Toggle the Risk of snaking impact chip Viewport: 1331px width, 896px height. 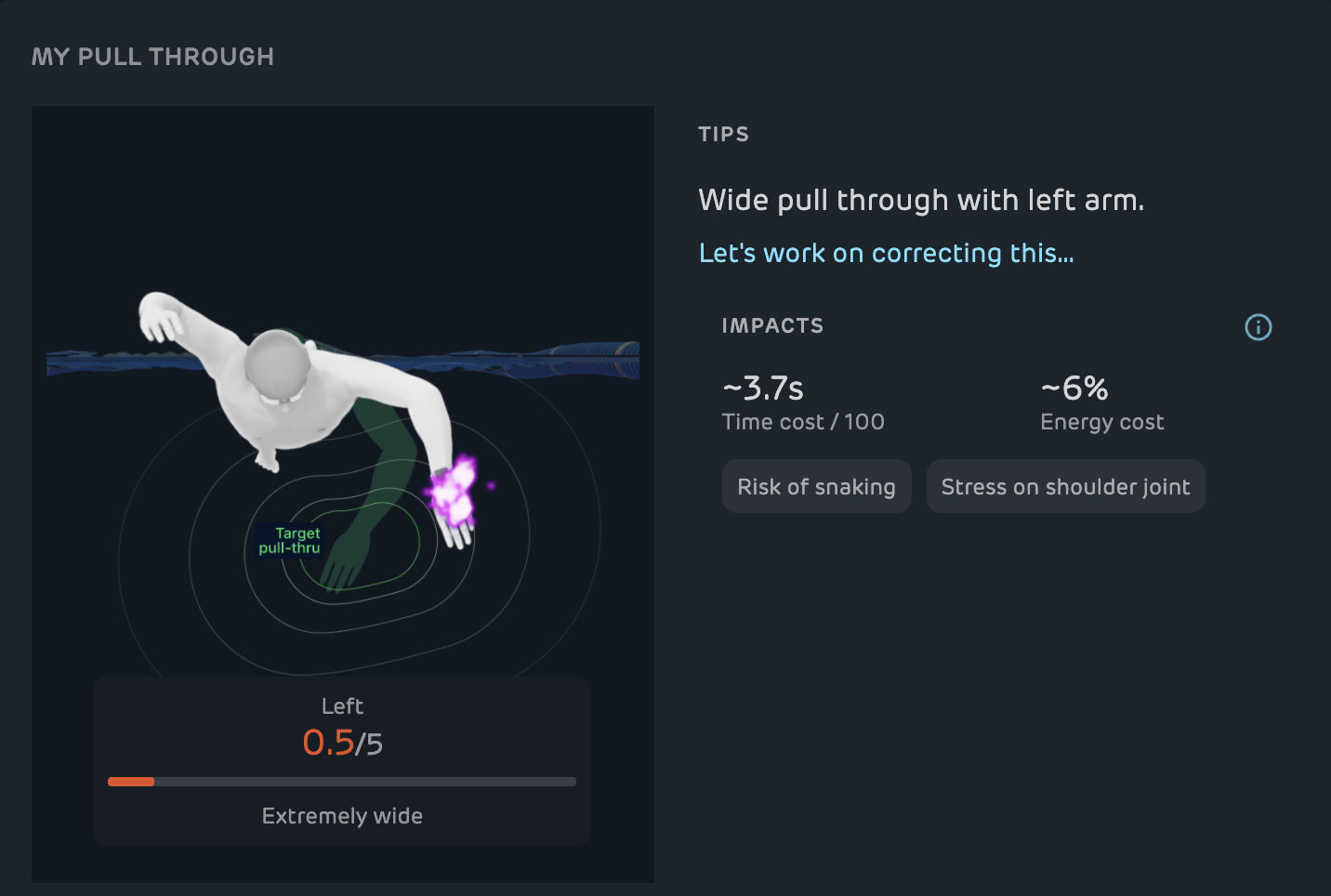816,486
